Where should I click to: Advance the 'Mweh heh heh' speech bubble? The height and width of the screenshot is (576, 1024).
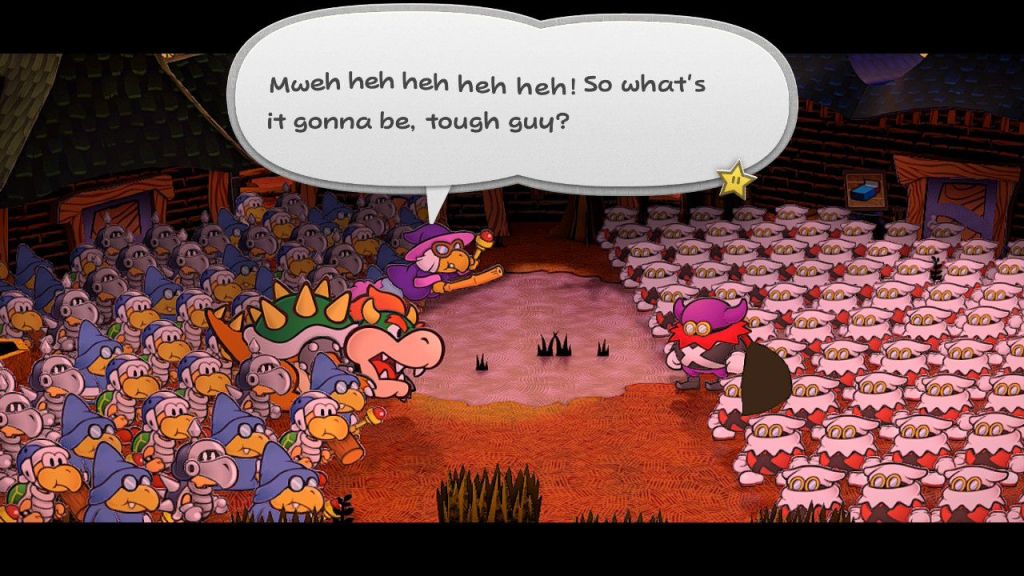tap(500, 106)
